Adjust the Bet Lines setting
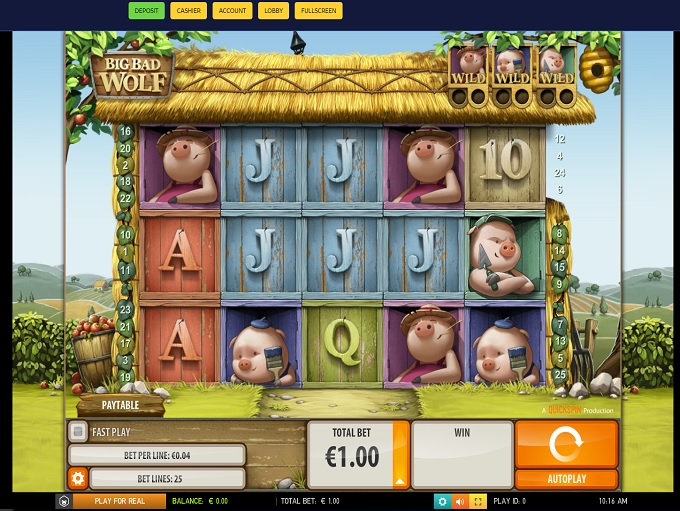This screenshot has width=680, height=511. coord(167,479)
